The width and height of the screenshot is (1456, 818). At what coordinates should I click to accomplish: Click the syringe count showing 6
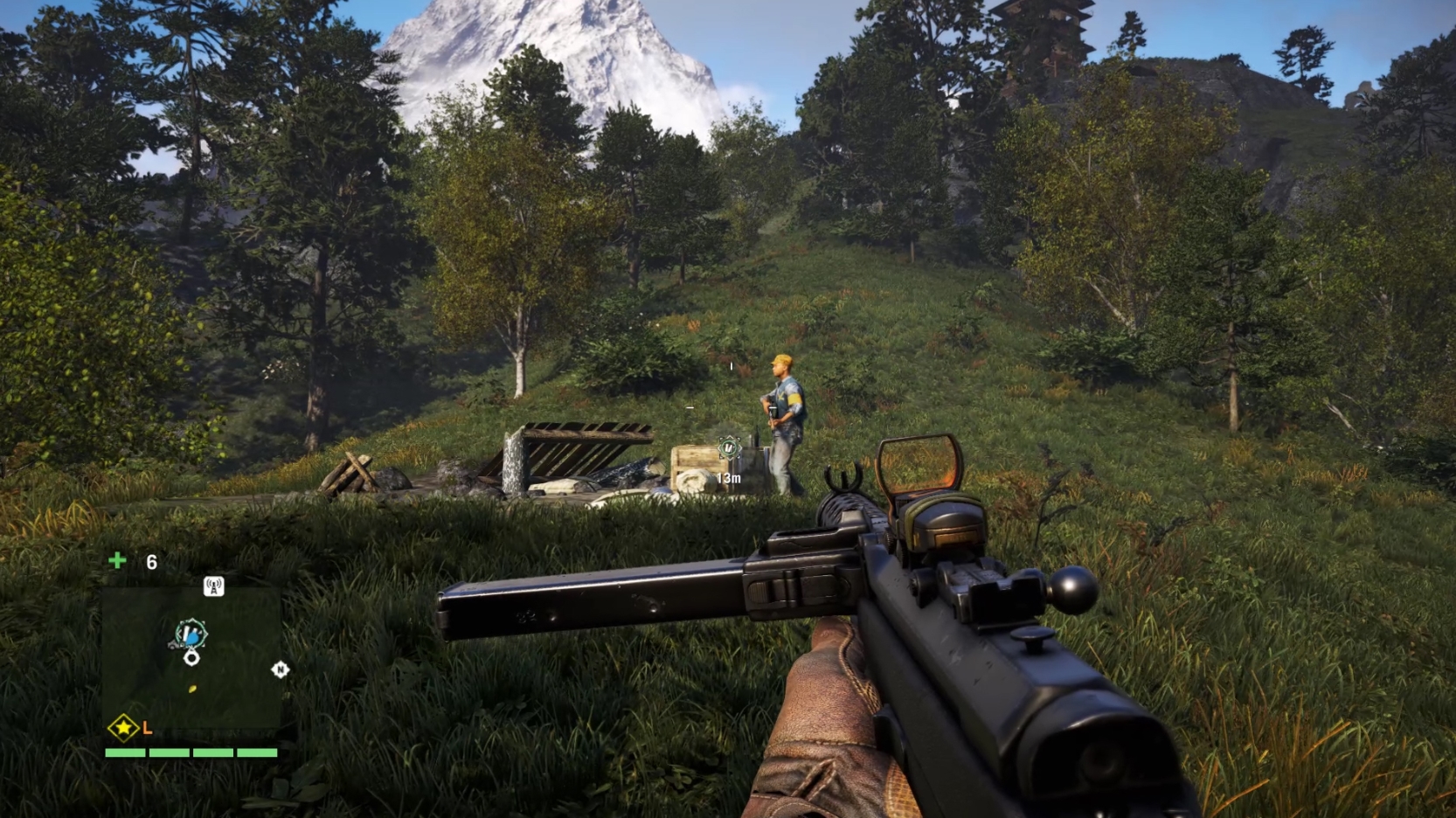click(151, 562)
